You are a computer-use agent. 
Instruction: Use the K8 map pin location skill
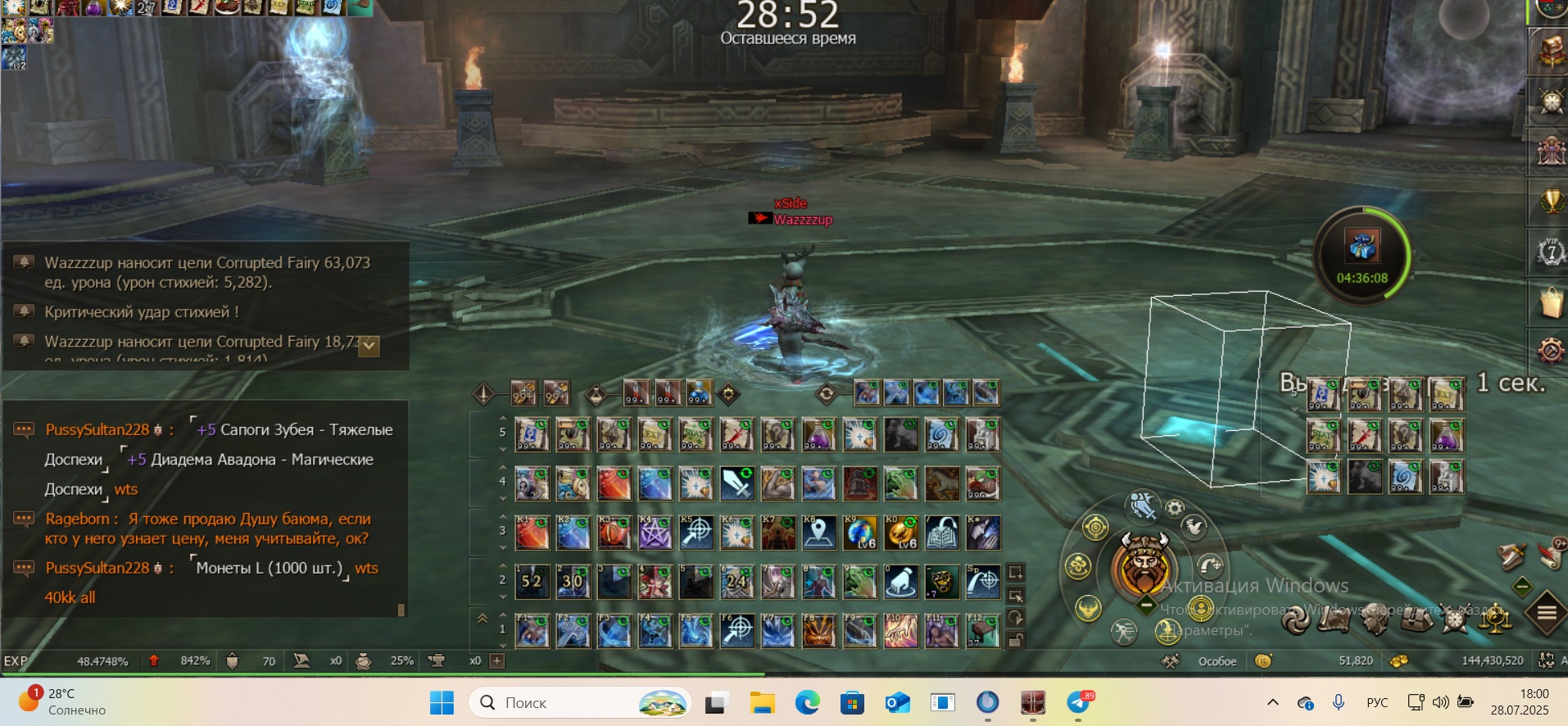point(818,533)
